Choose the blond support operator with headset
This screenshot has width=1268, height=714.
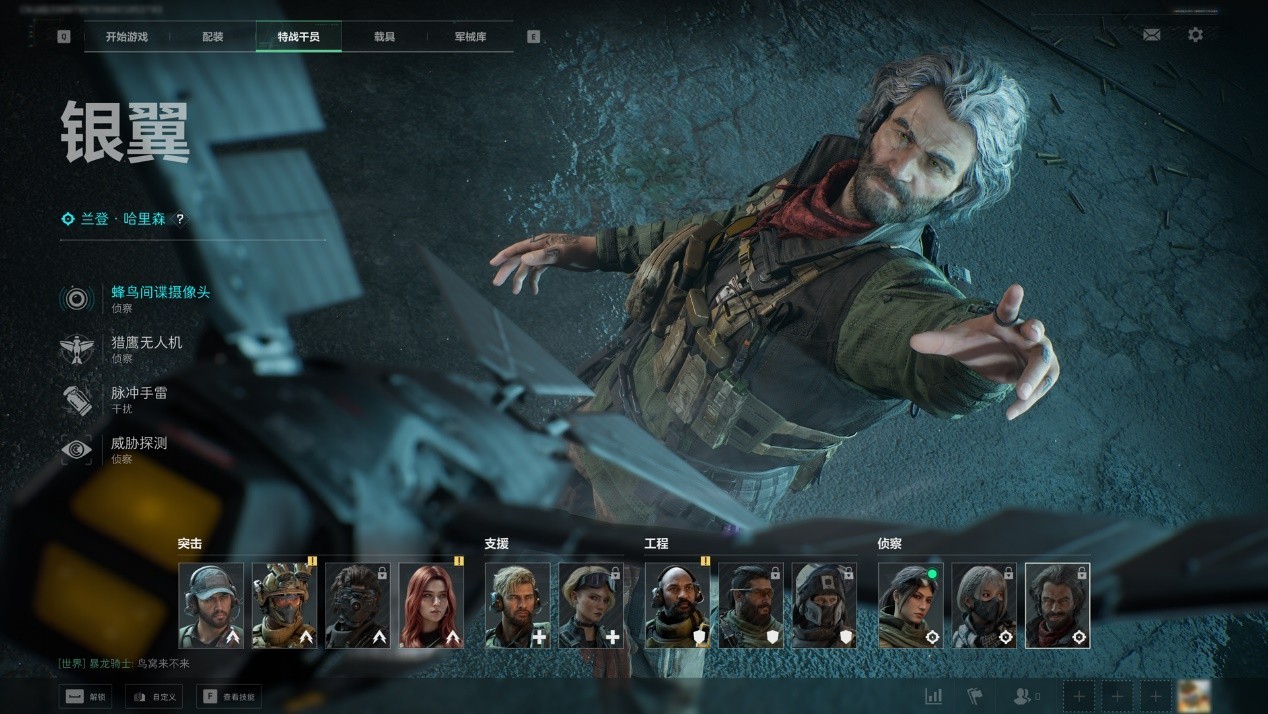(517, 605)
